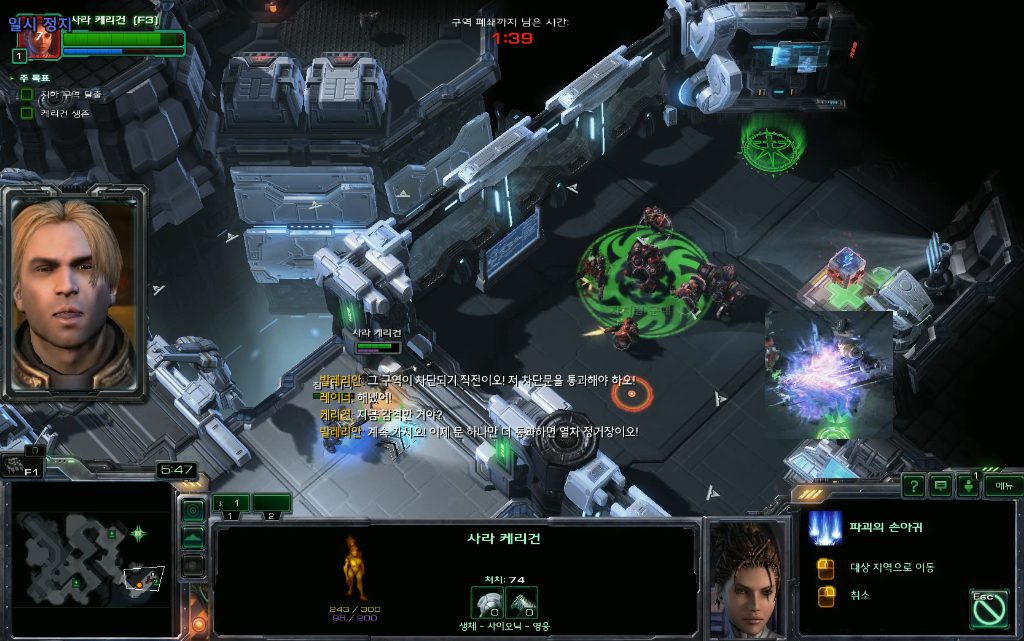
Task: Click the weapon upgrade icon in unit info
Action: click(x=488, y=601)
